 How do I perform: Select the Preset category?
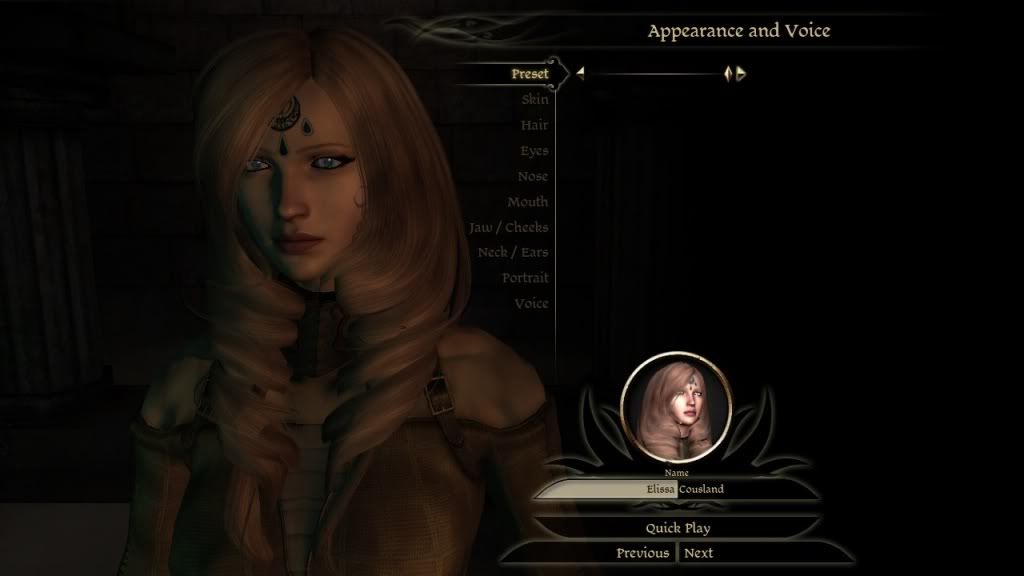[x=530, y=74]
